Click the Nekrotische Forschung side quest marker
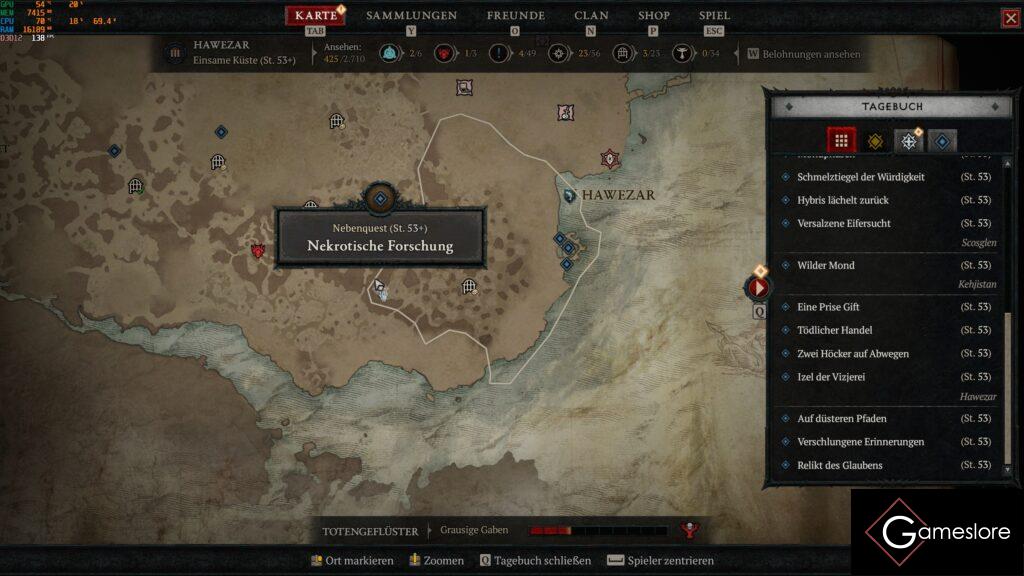The image size is (1024, 576). pos(380,199)
